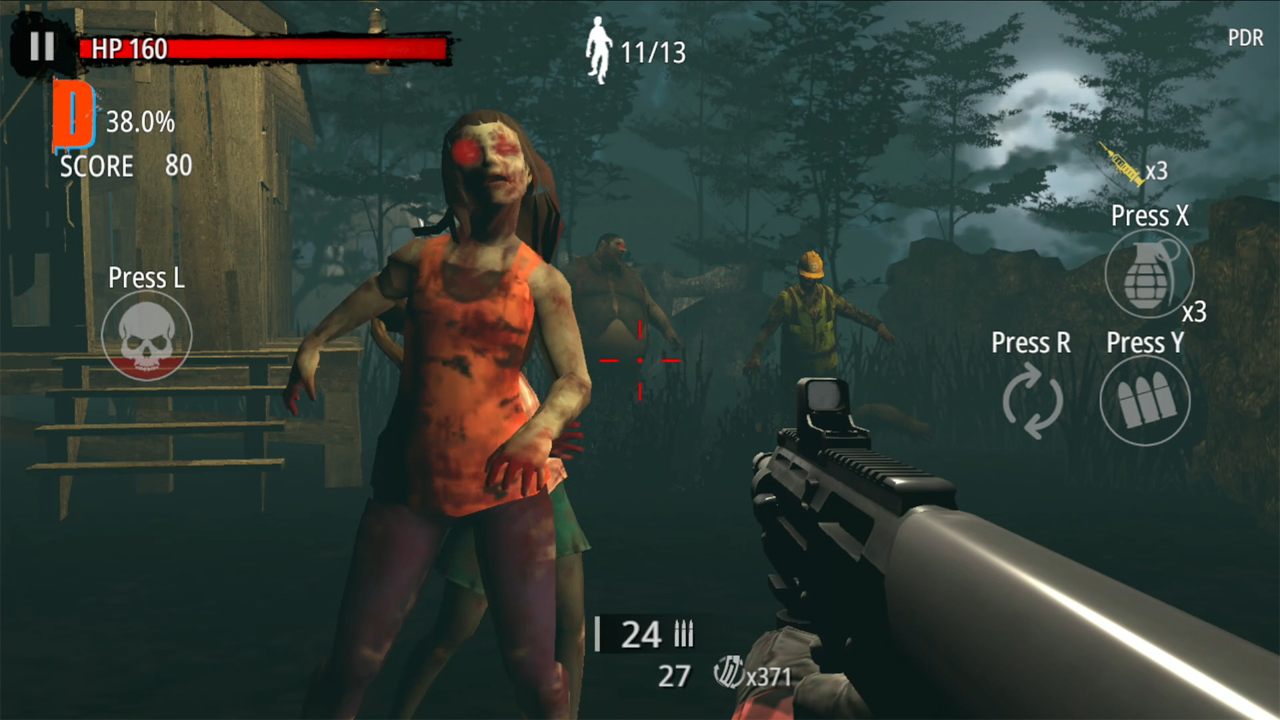This screenshot has width=1280, height=720.
Task: Tap the syringe x3 quantity label
Action: point(1156,171)
